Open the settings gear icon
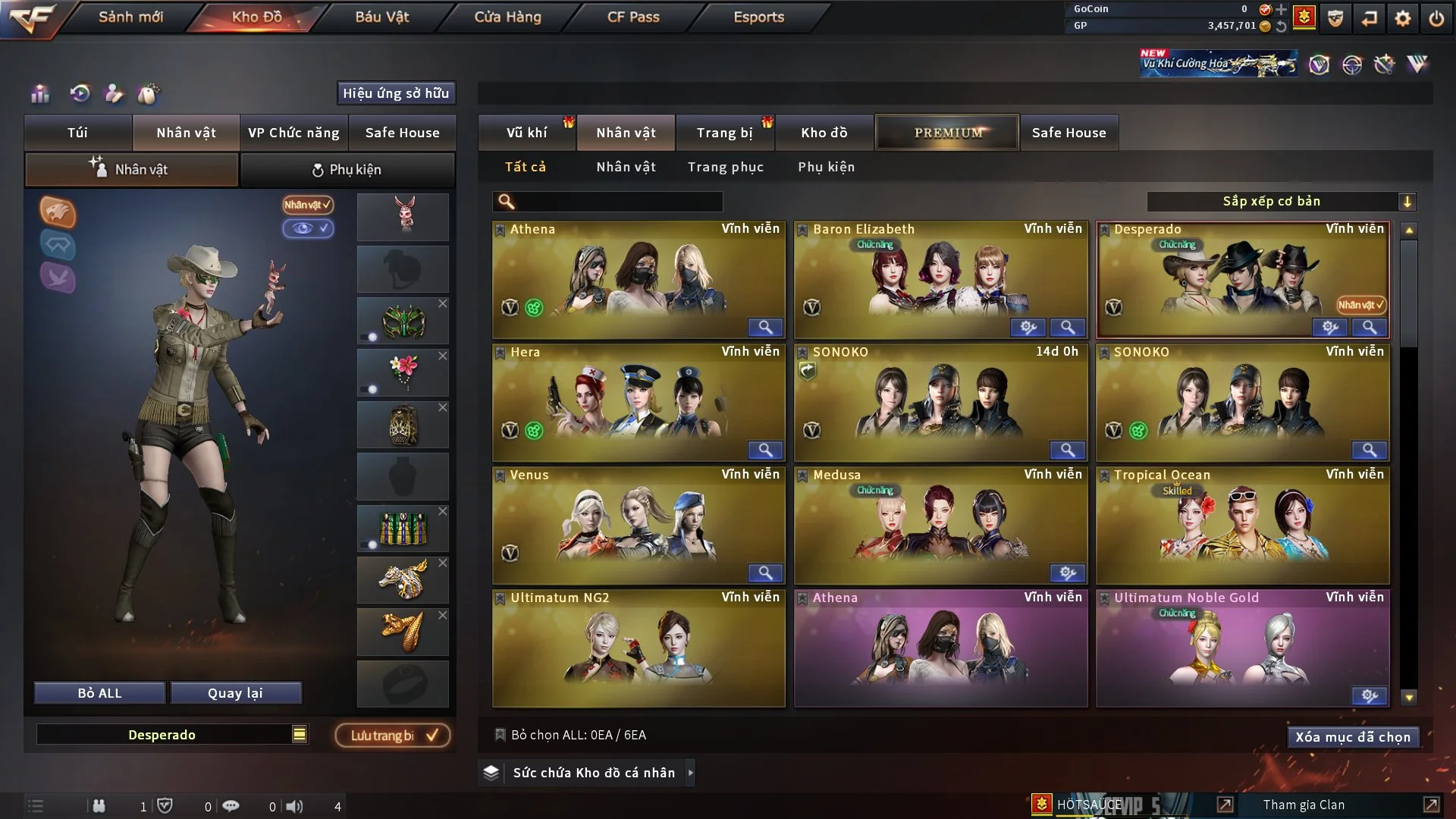Screen dimensions: 1456x819 [1402, 18]
